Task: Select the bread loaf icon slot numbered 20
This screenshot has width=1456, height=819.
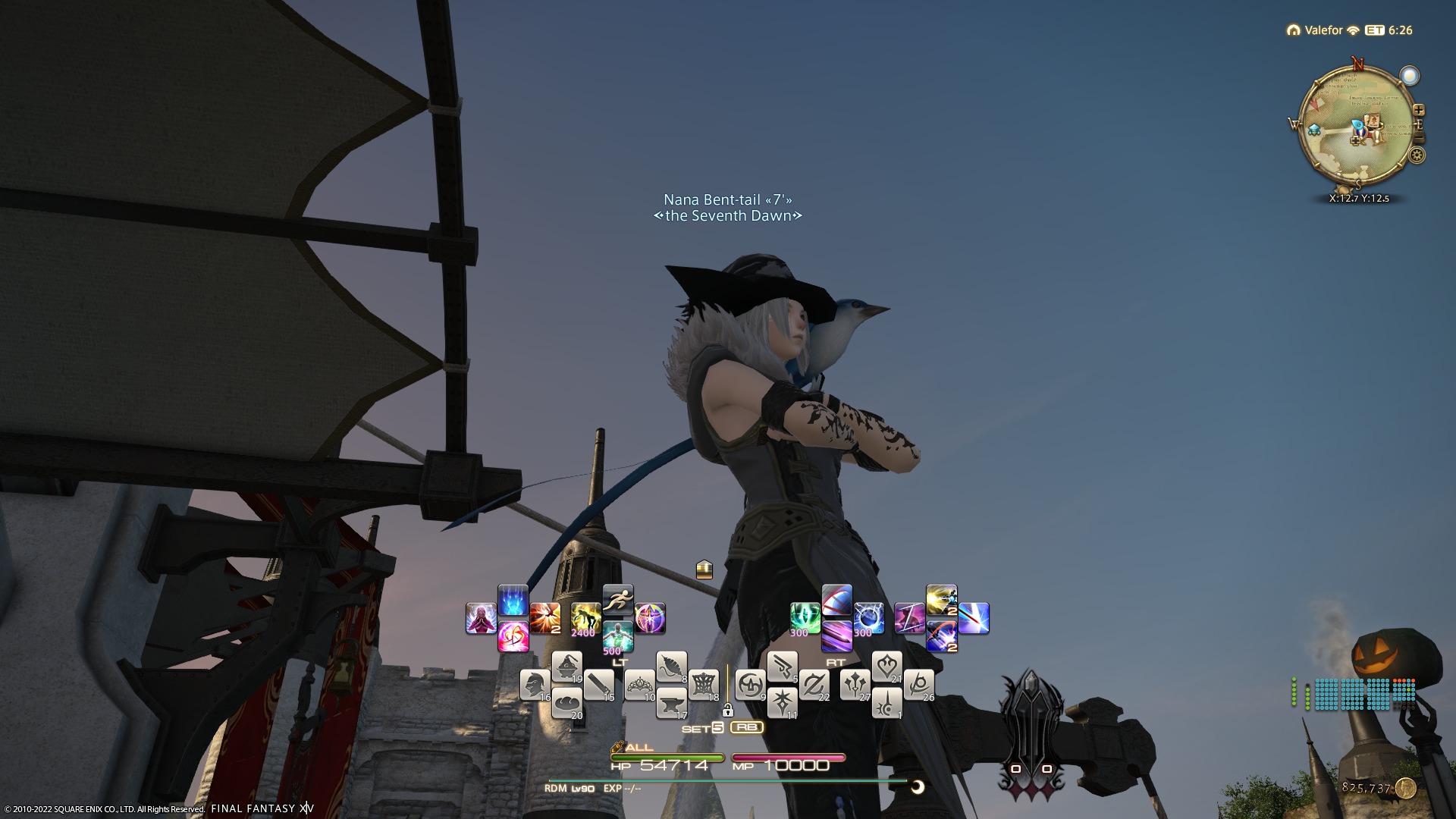Action: tap(566, 703)
